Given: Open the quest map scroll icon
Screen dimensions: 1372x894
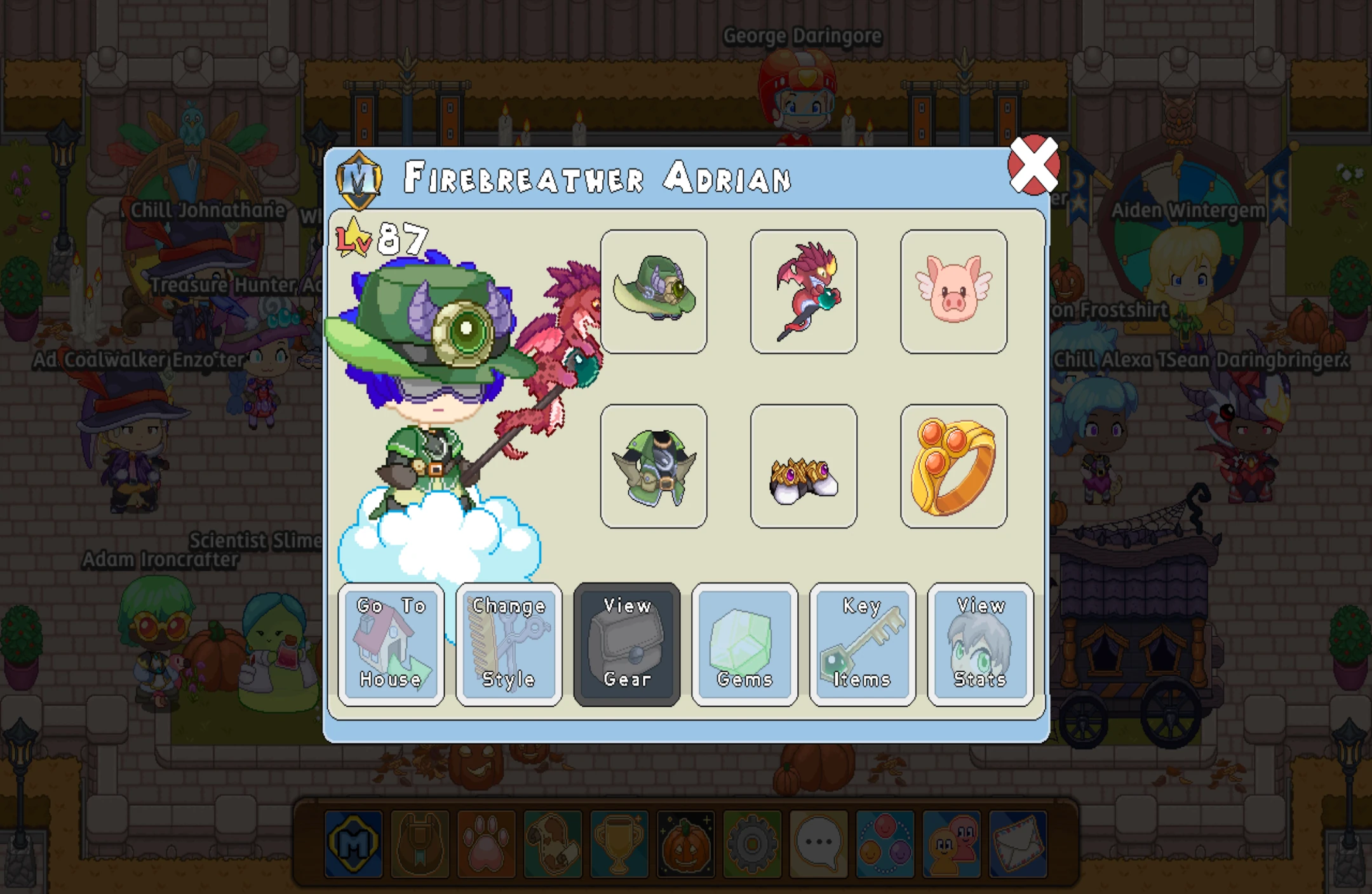Looking at the screenshot, I should click(x=553, y=844).
